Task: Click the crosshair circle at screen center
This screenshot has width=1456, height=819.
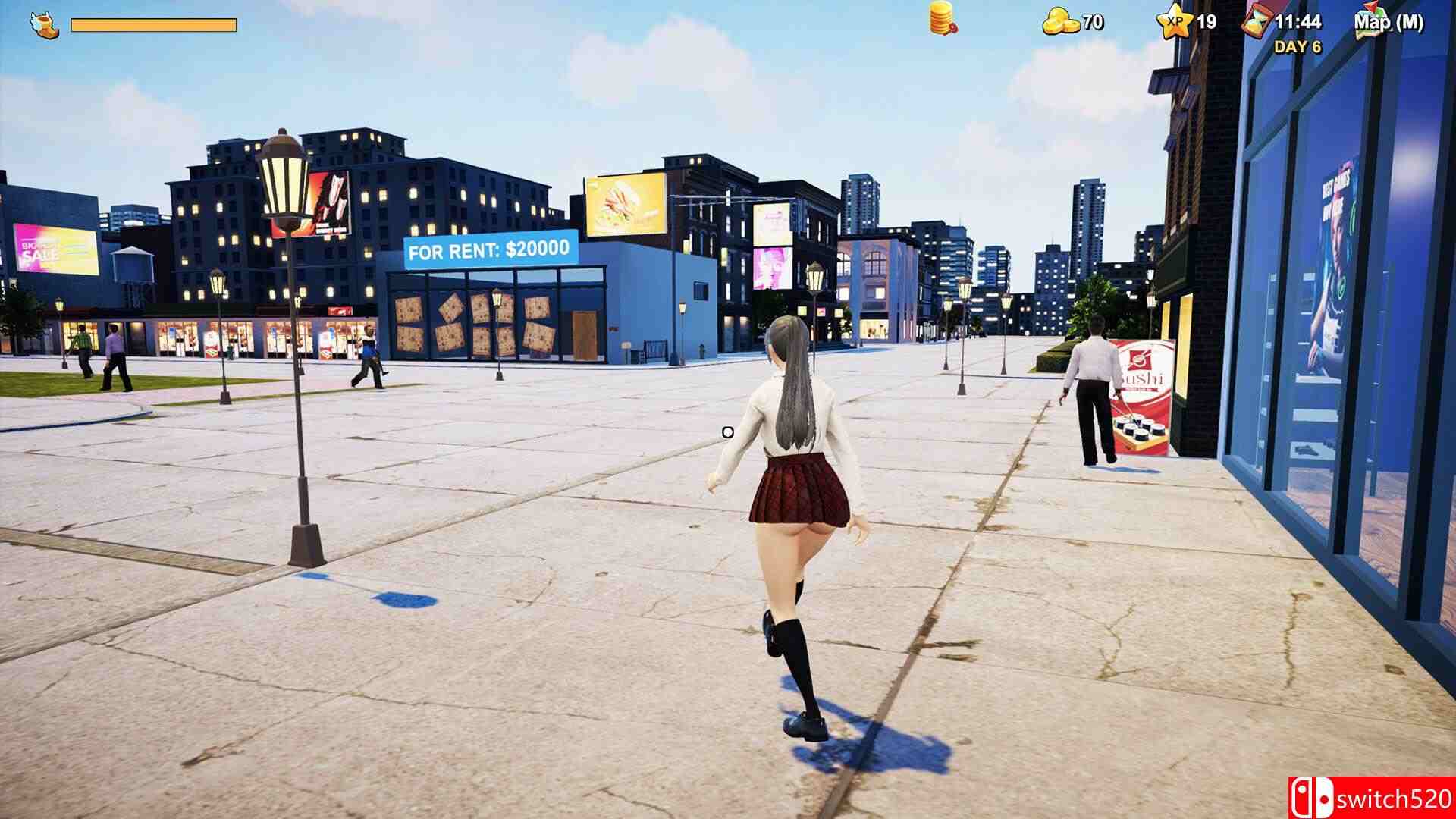Action: (x=727, y=431)
